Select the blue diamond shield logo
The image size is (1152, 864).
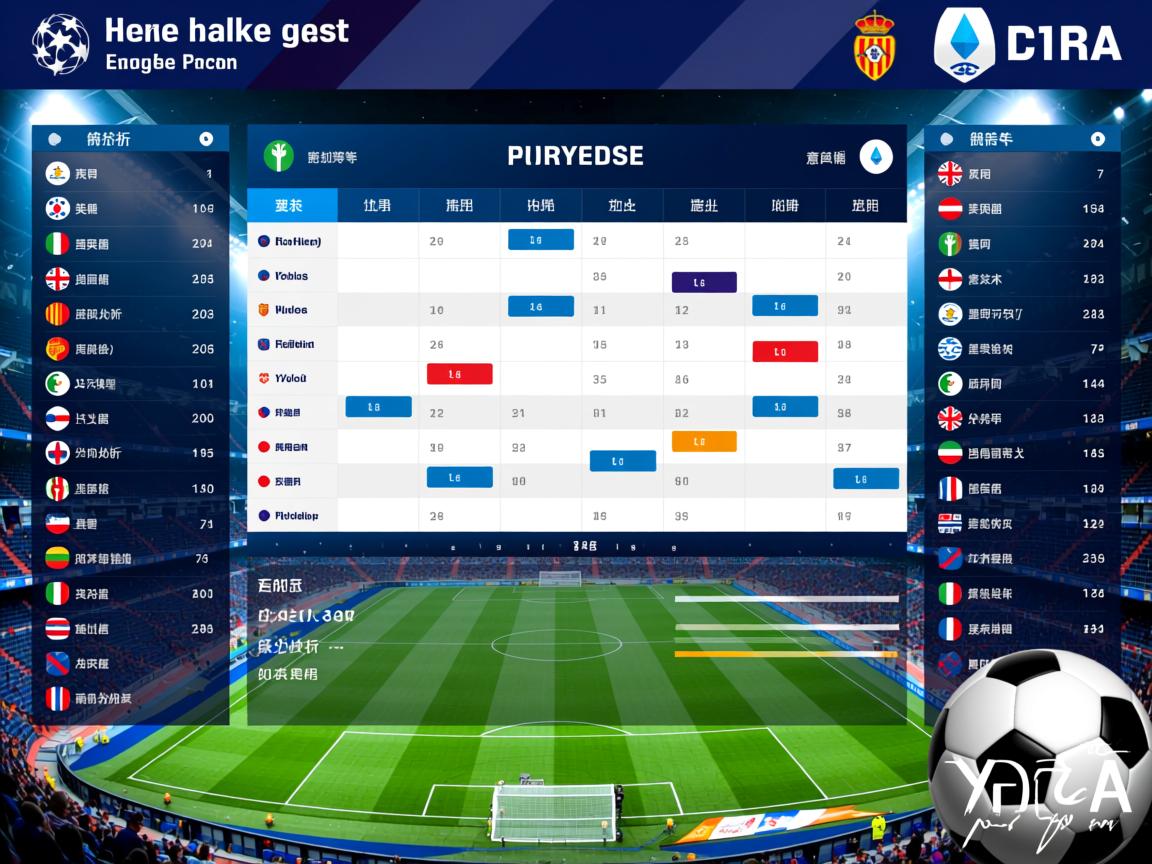tap(963, 45)
